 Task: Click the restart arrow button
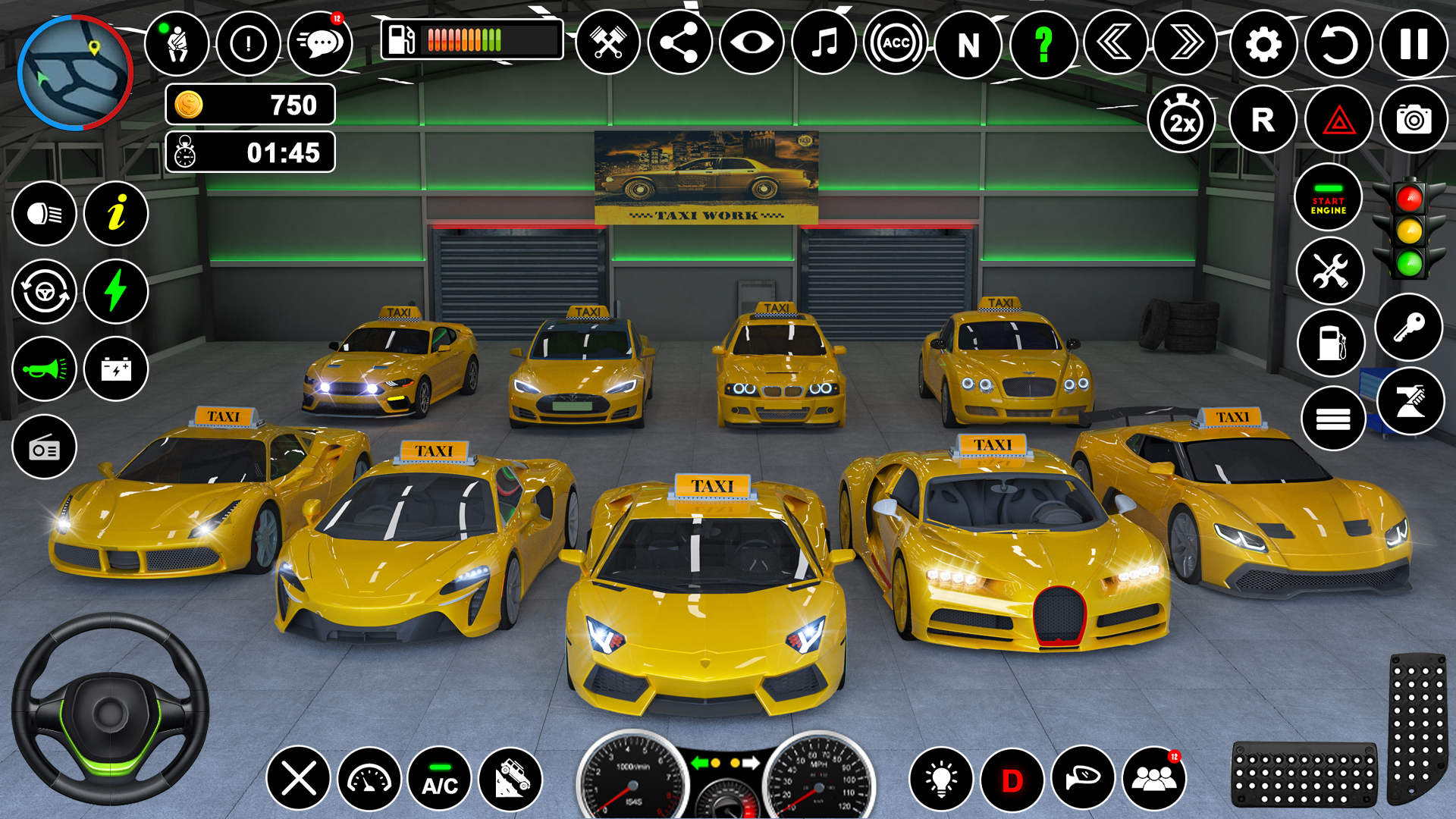pos(1338,44)
